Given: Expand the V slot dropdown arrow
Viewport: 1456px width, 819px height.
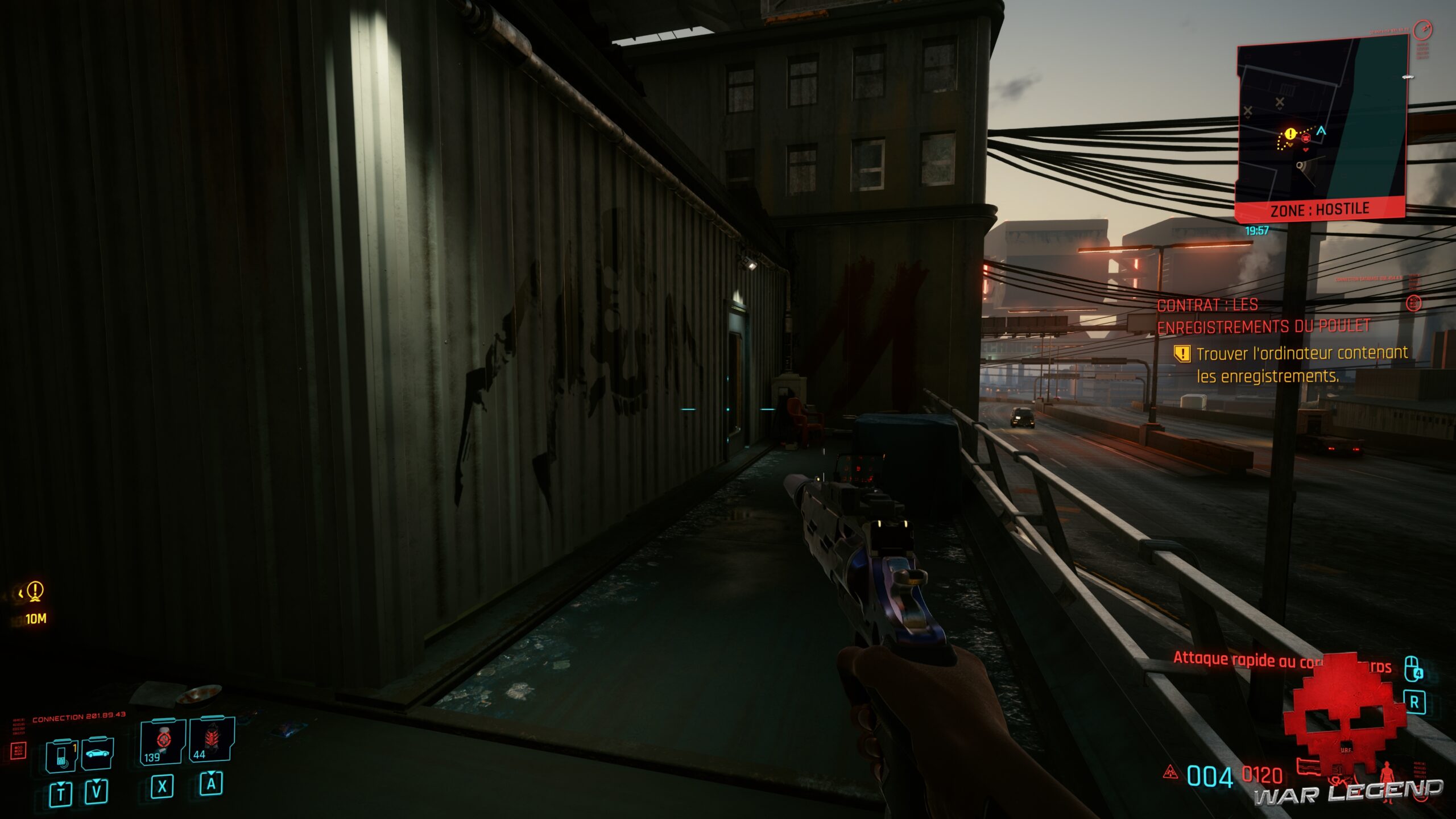Looking at the screenshot, I should click(x=96, y=782).
